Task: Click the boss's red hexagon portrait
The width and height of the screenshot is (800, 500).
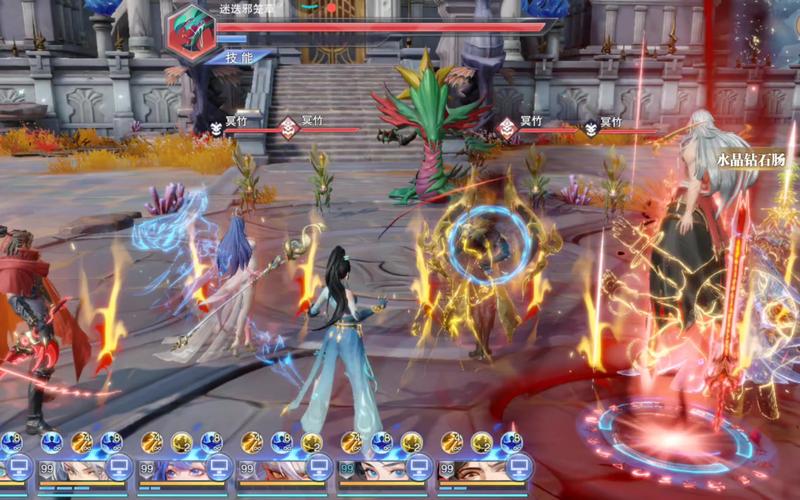Action: [191, 34]
